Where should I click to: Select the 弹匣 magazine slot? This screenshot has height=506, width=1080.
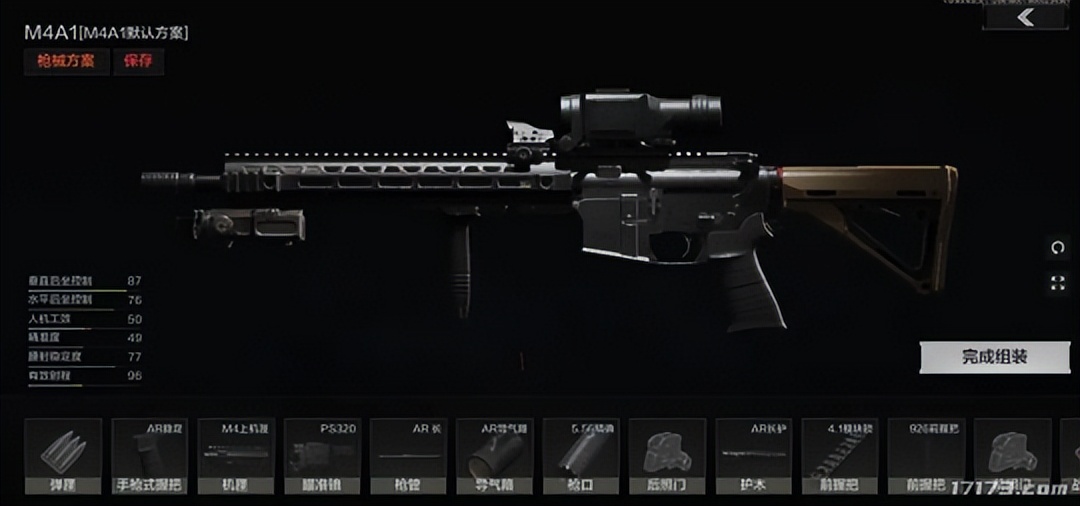[x=63, y=457]
